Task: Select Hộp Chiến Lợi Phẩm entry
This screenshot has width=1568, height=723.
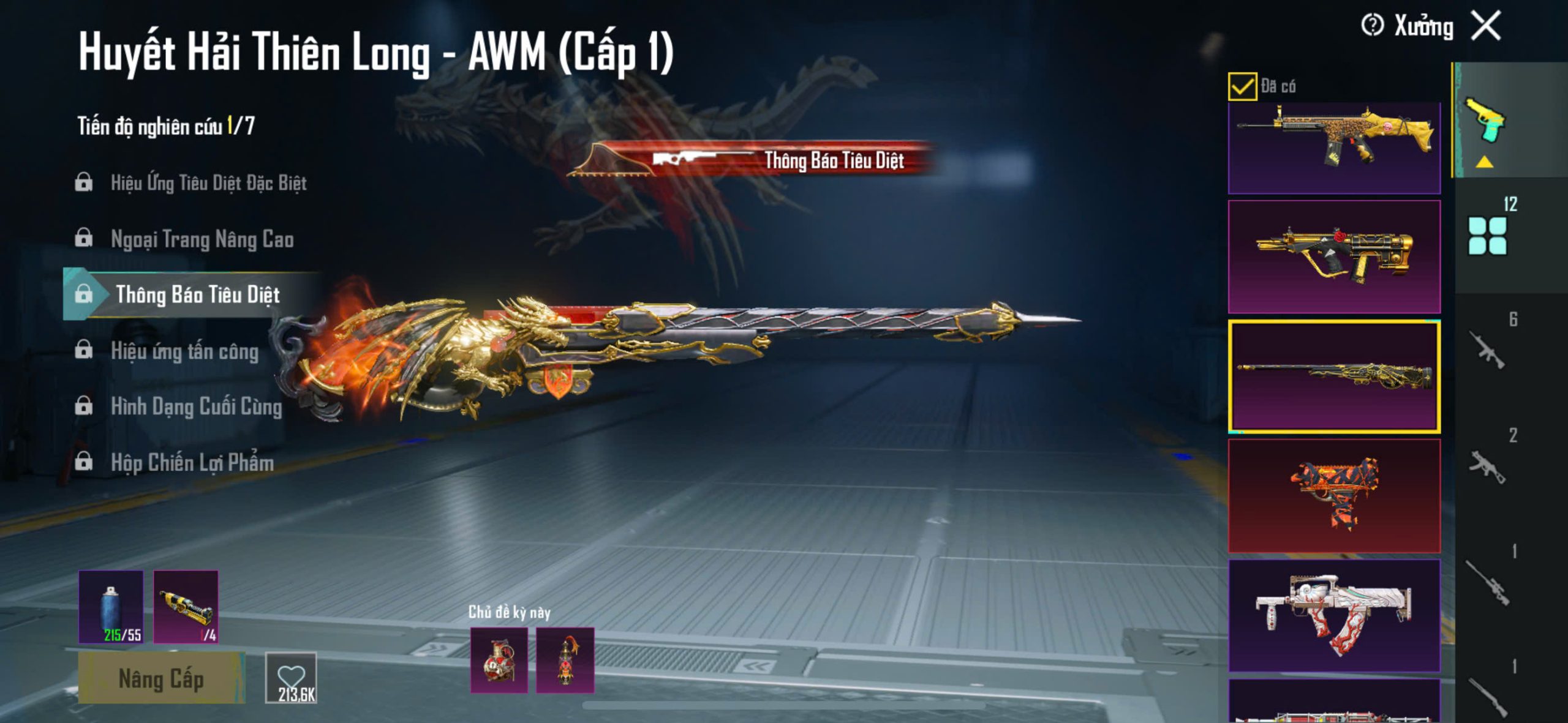Action: pos(192,462)
